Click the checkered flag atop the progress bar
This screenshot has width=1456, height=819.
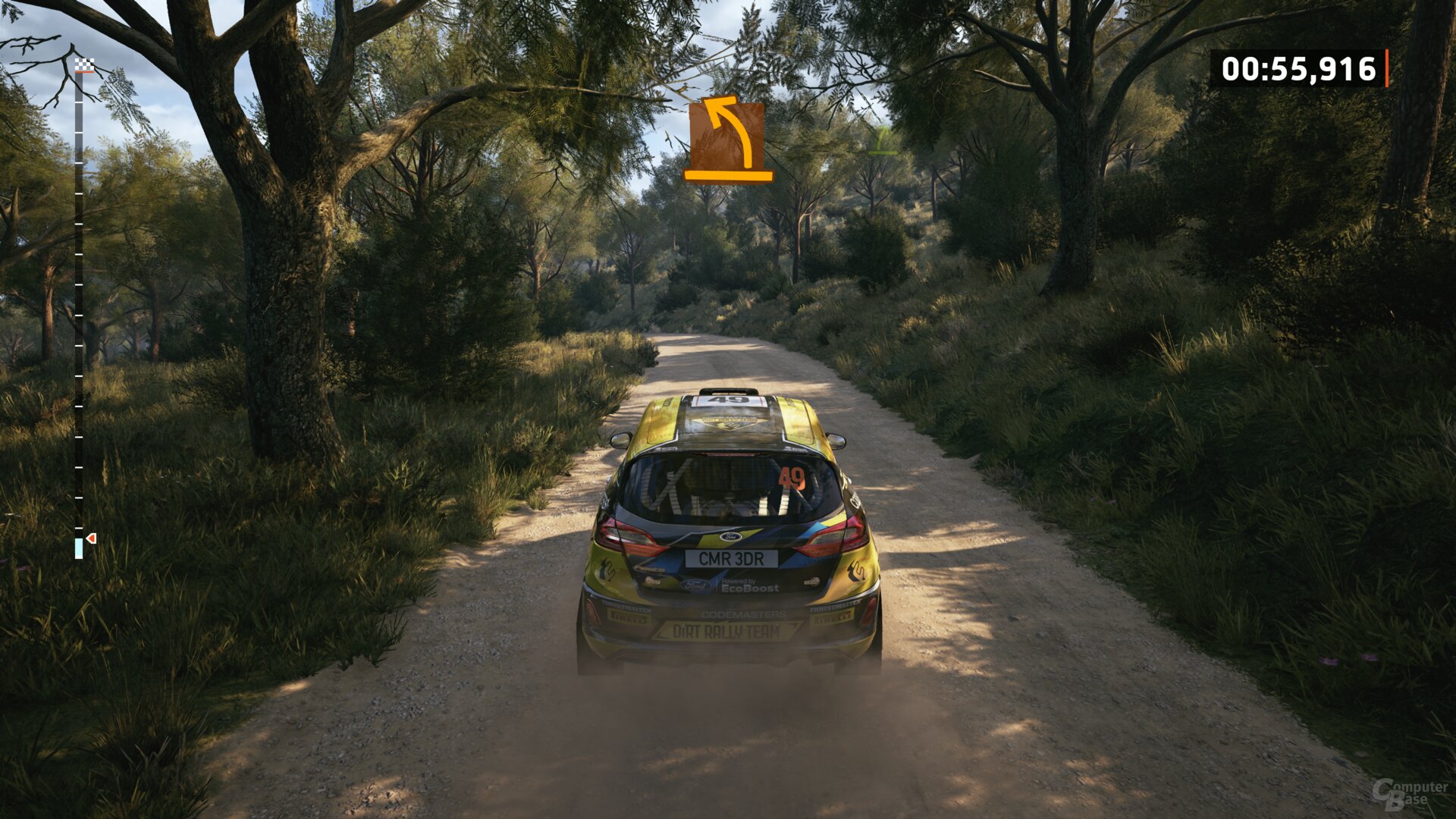85,65
